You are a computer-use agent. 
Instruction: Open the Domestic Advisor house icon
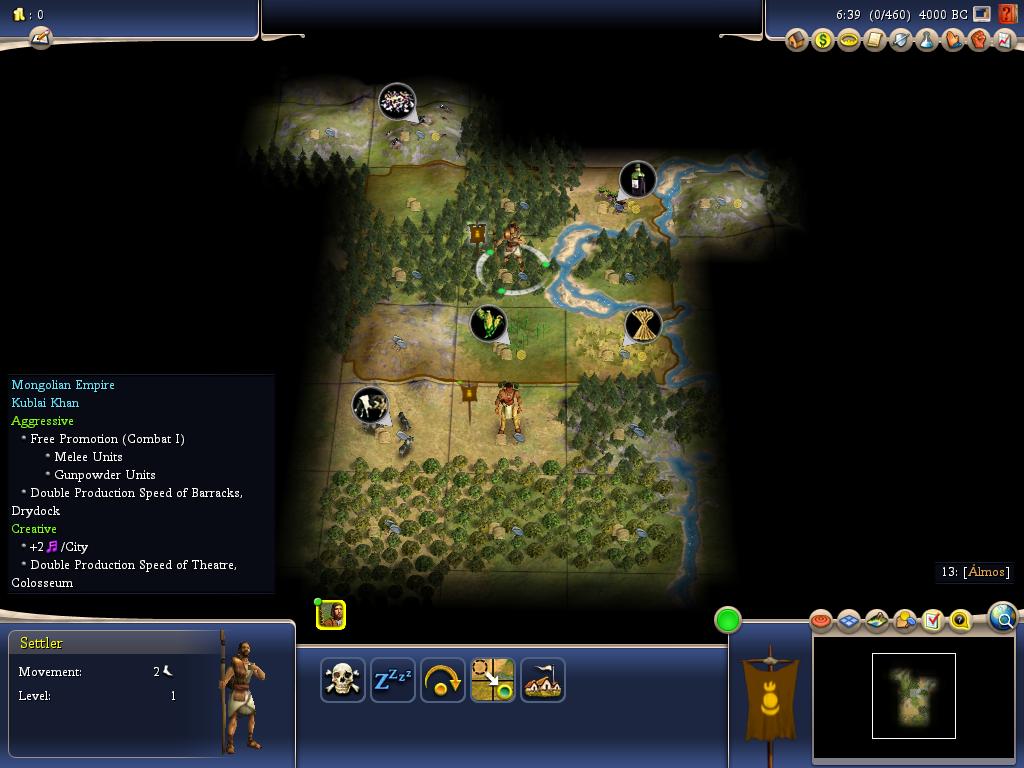pos(797,40)
